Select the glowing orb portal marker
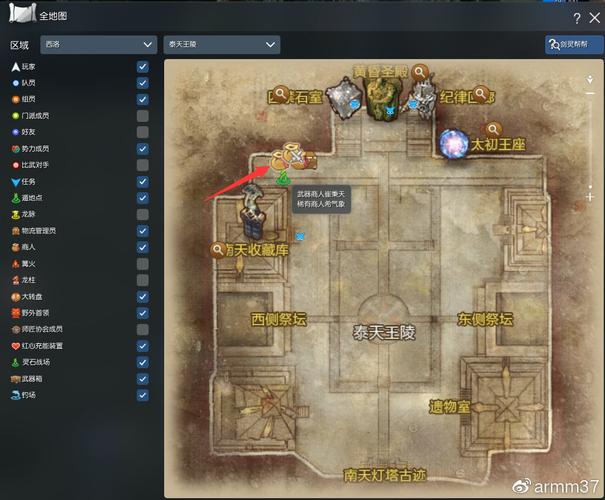Screen dimensions: 605x500 pyautogui.click(x=456, y=142)
